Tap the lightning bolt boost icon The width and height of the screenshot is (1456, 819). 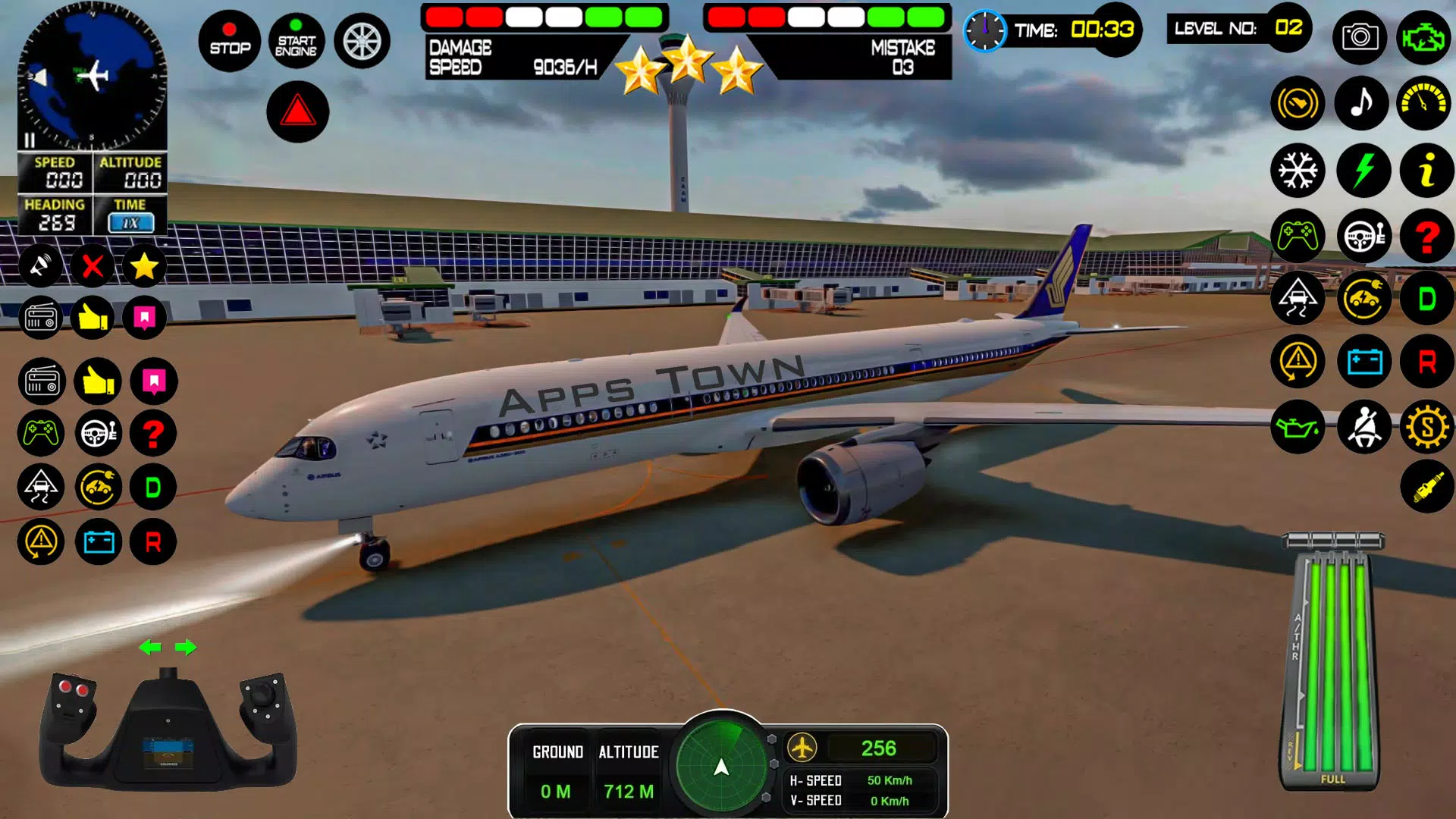[x=1362, y=171]
